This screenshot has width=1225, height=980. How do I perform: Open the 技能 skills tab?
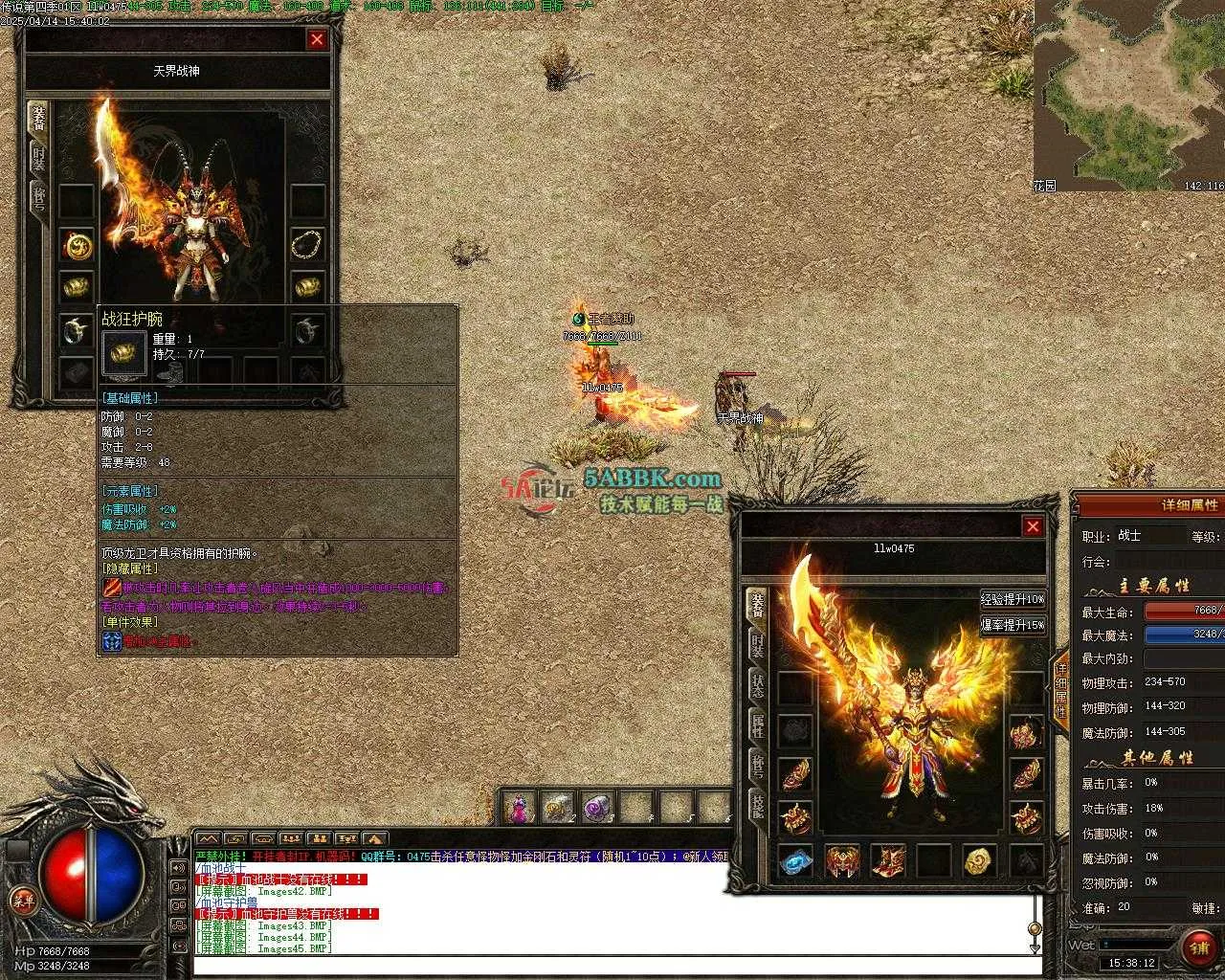tap(757, 806)
